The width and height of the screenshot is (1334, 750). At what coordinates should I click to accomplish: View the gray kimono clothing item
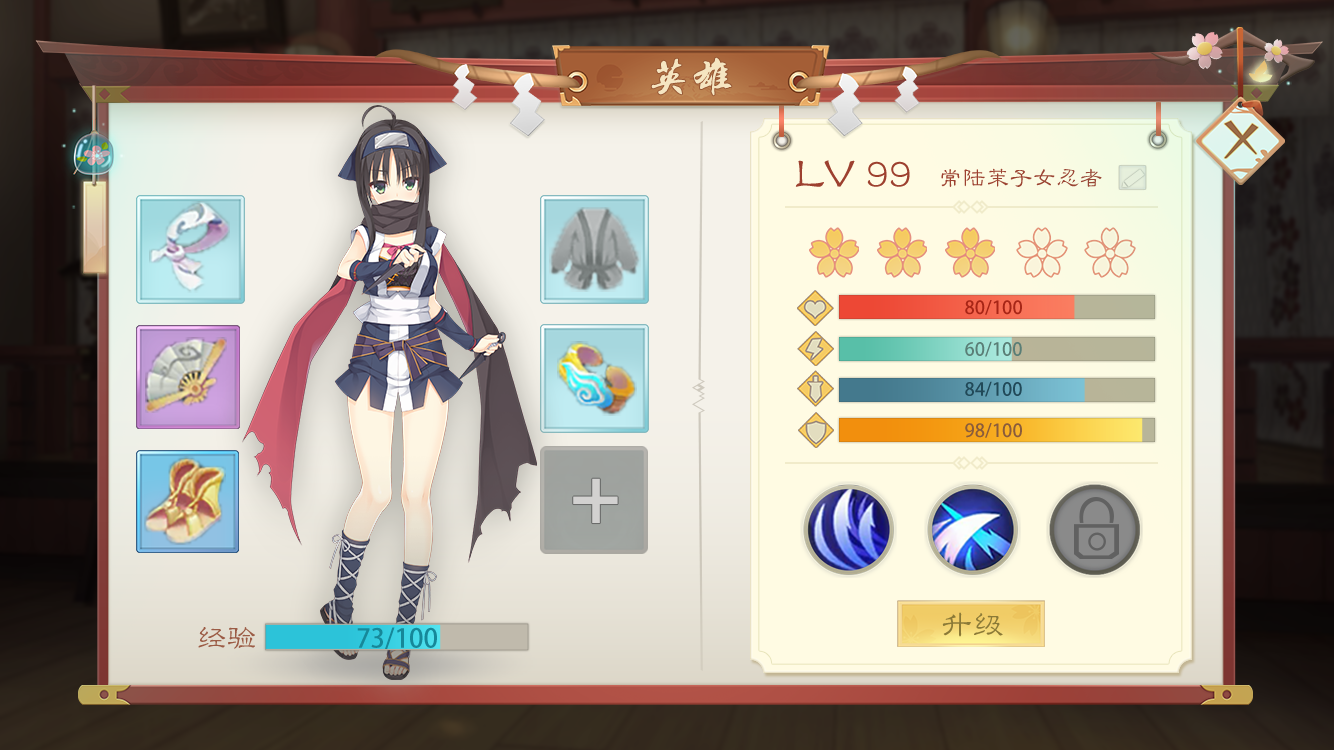pyautogui.click(x=593, y=250)
